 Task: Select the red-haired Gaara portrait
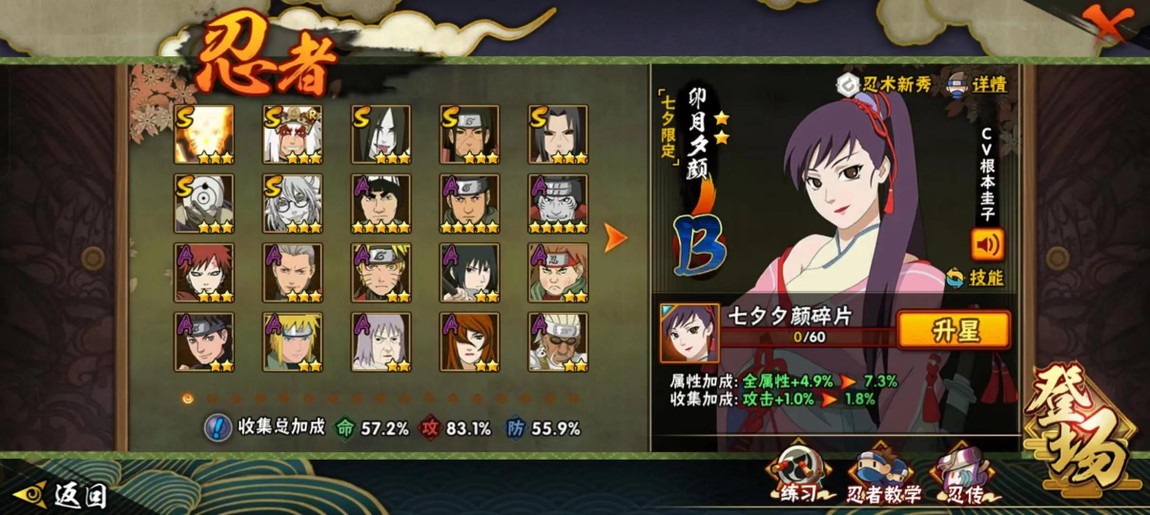pos(204,272)
